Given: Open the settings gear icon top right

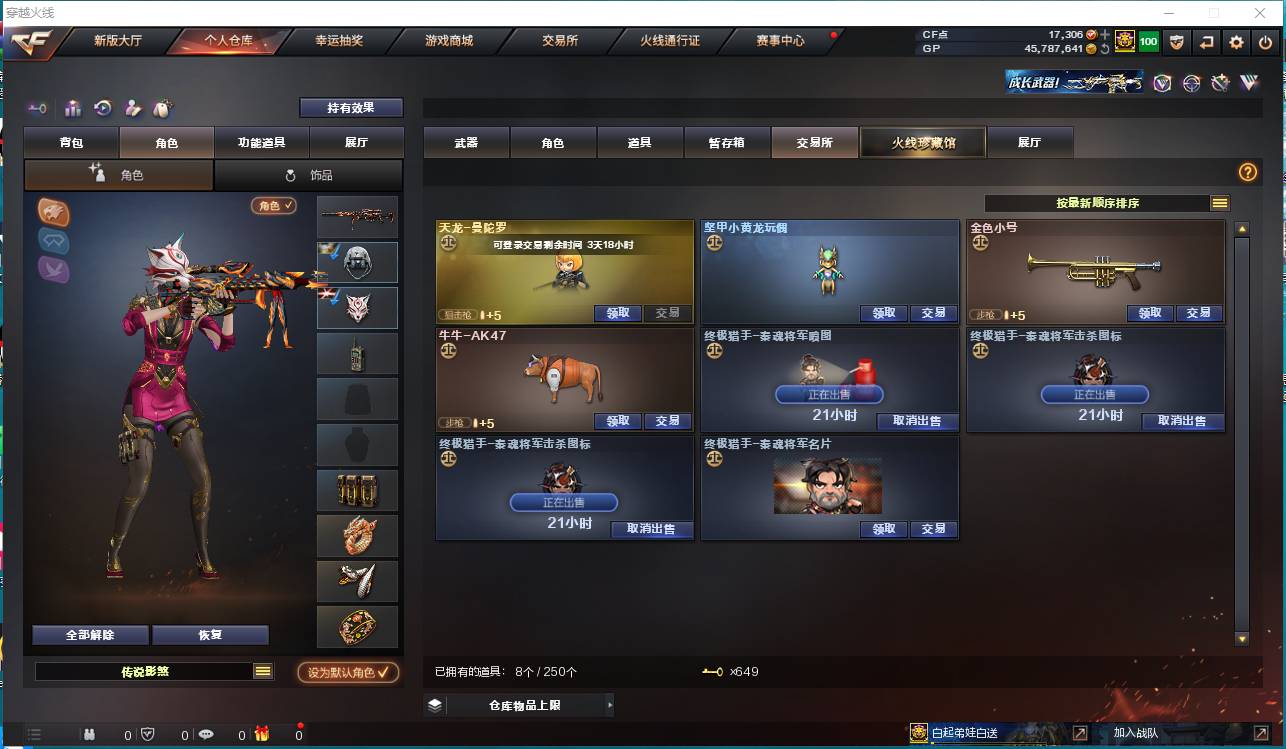Looking at the screenshot, I should click(1237, 42).
